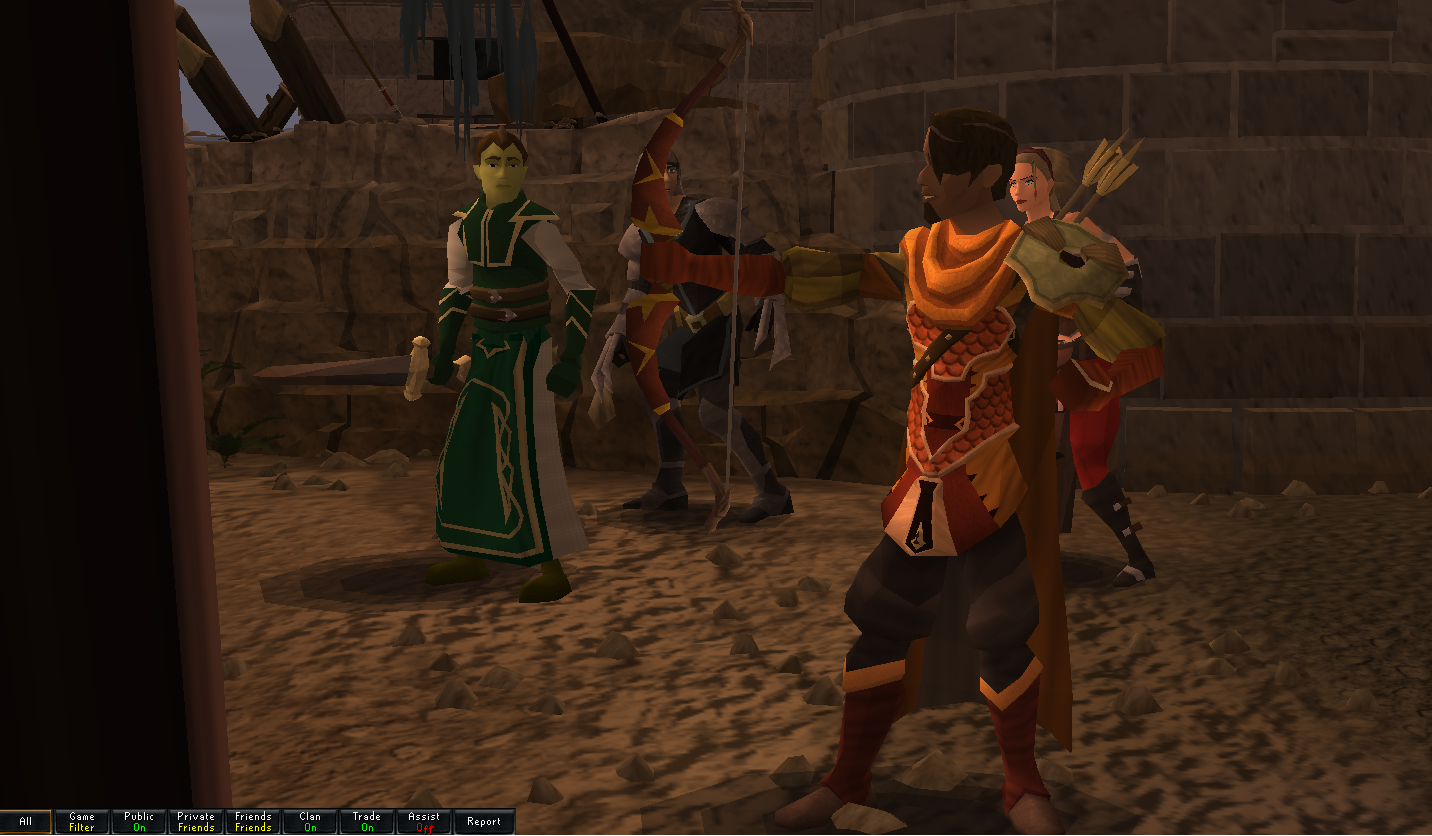The image size is (1432, 836).
Task: Open the Game chat filter tab
Action: tap(82, 822)
